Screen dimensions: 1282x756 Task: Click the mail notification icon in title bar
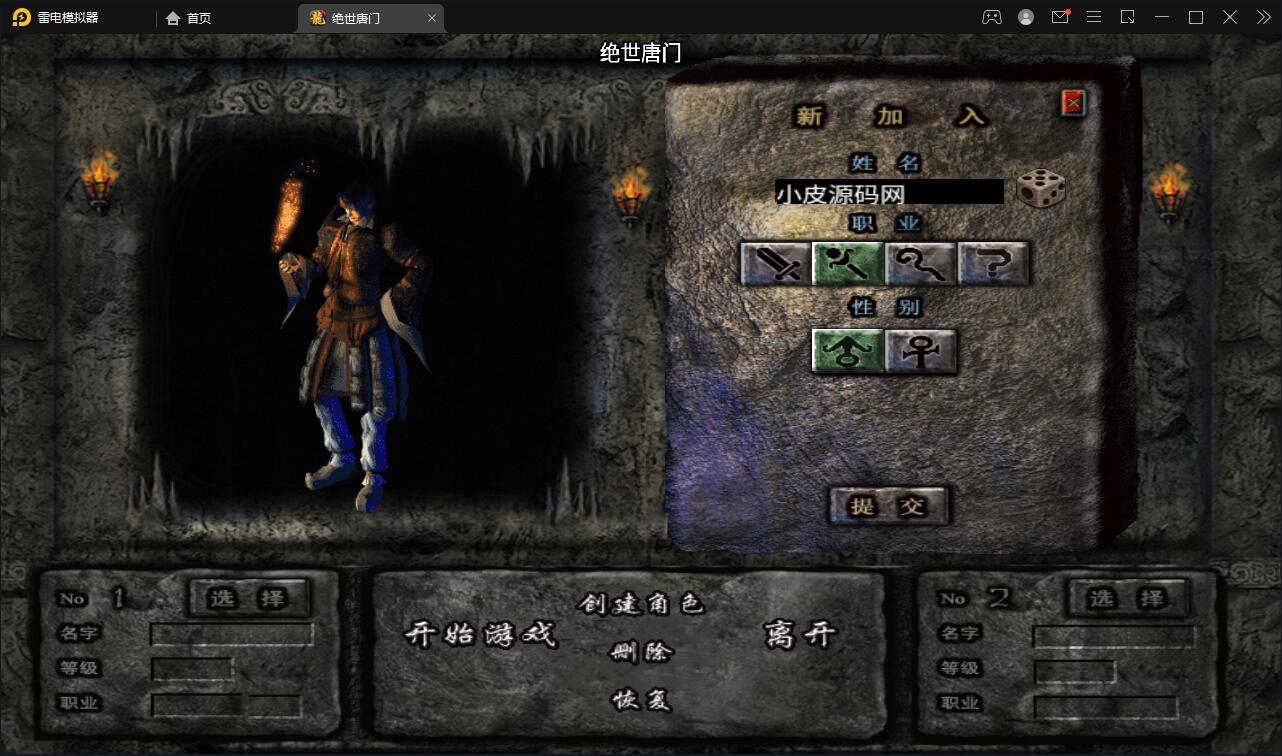[1060, 17]
